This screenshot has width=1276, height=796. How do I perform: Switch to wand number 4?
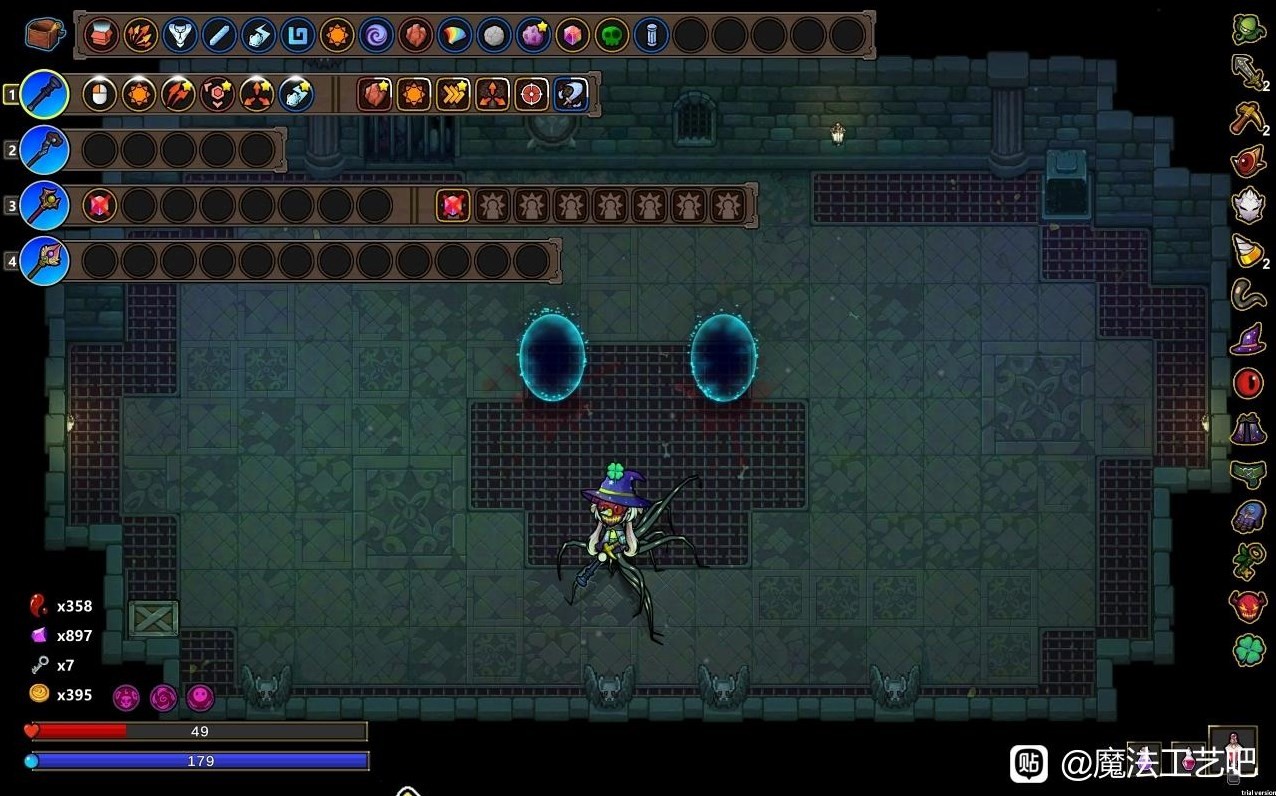point(44,261)
